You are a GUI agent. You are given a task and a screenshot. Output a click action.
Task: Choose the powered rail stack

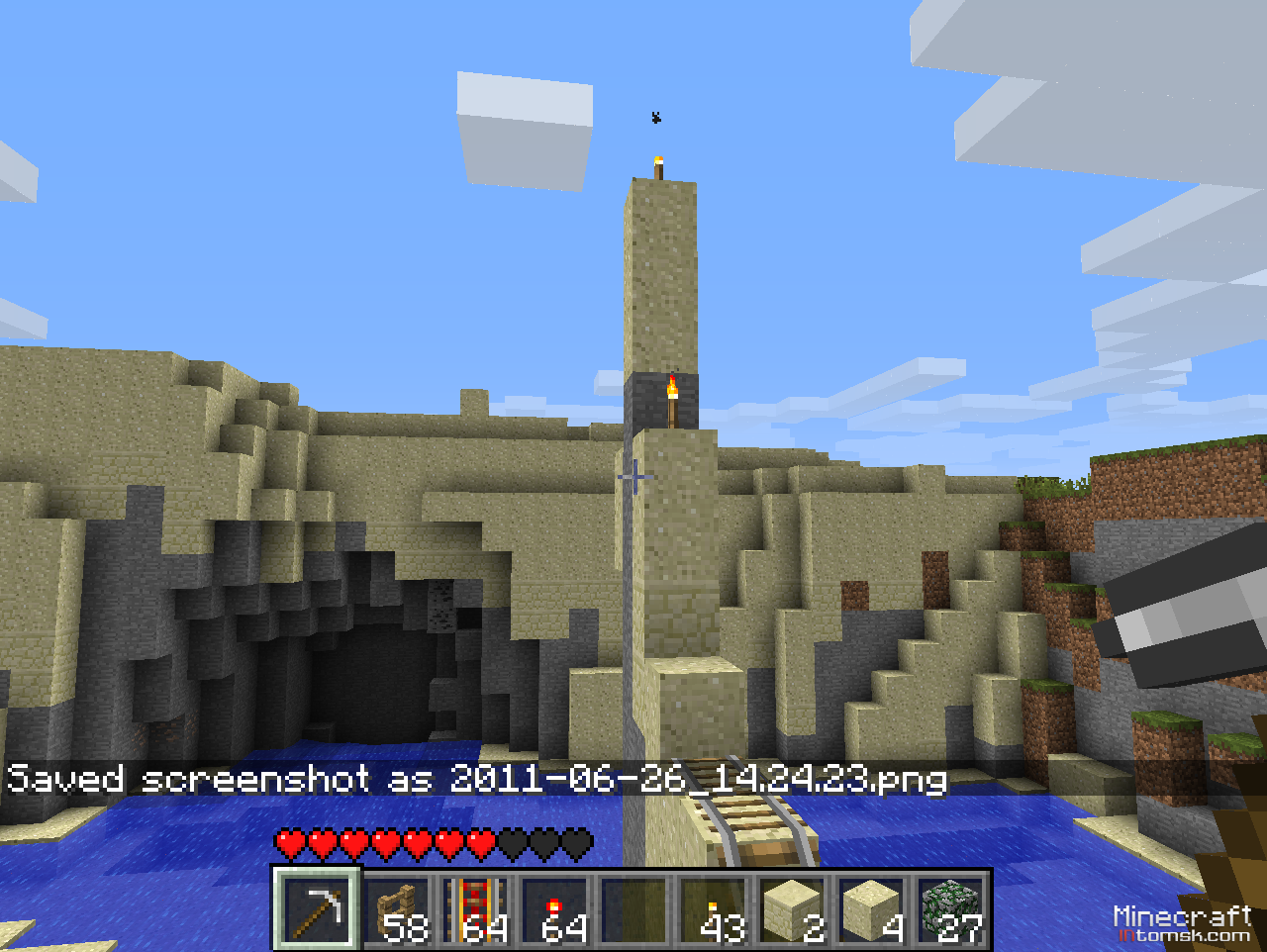476,907
